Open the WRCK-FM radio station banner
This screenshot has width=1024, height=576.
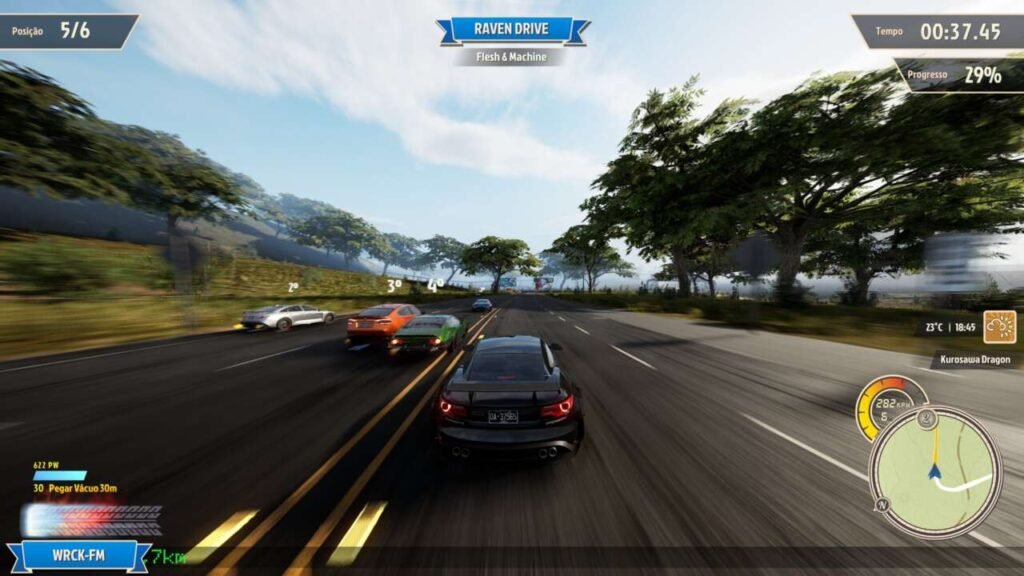(x=78, y=555)
